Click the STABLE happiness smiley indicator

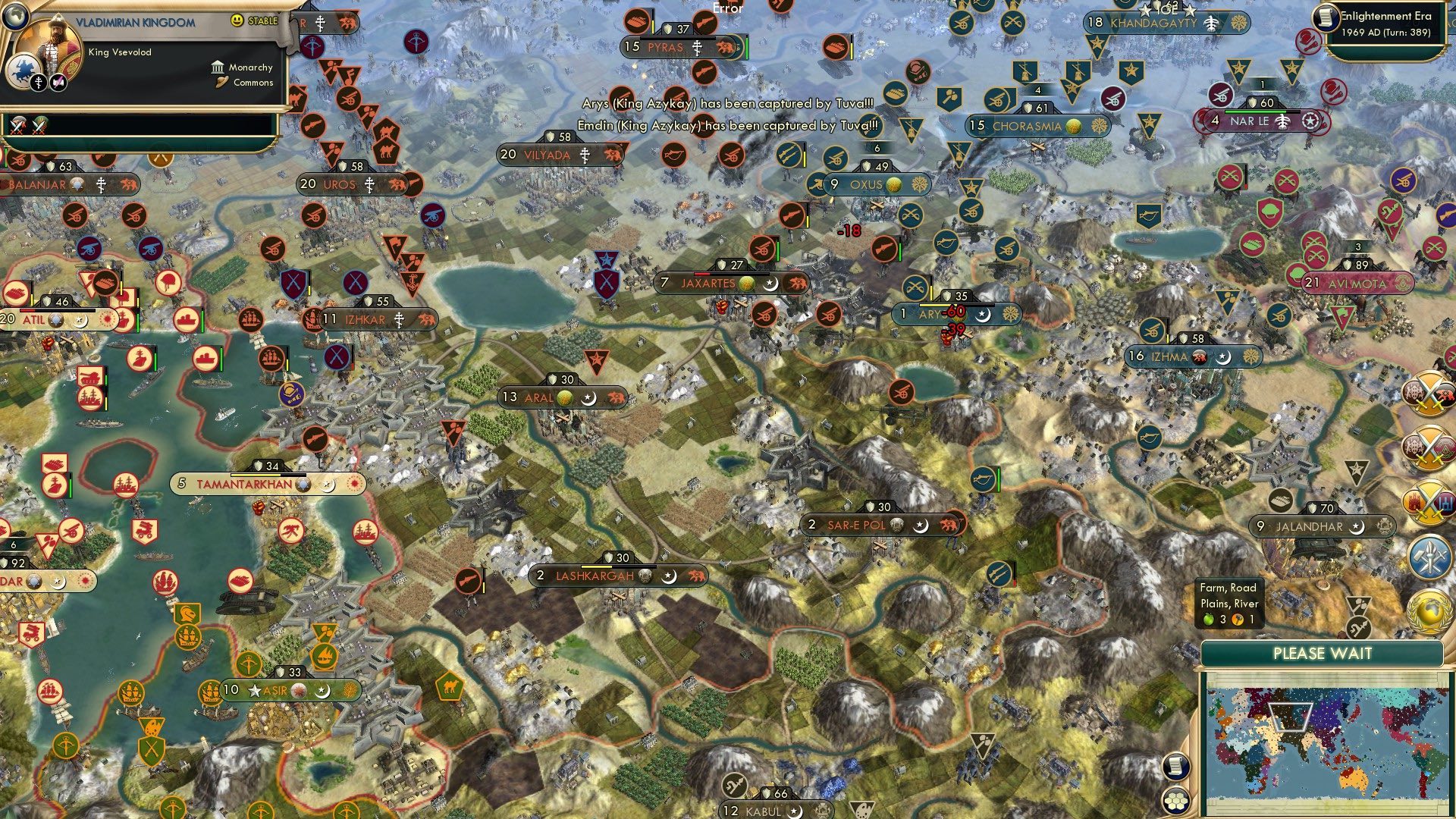(237, 20)
